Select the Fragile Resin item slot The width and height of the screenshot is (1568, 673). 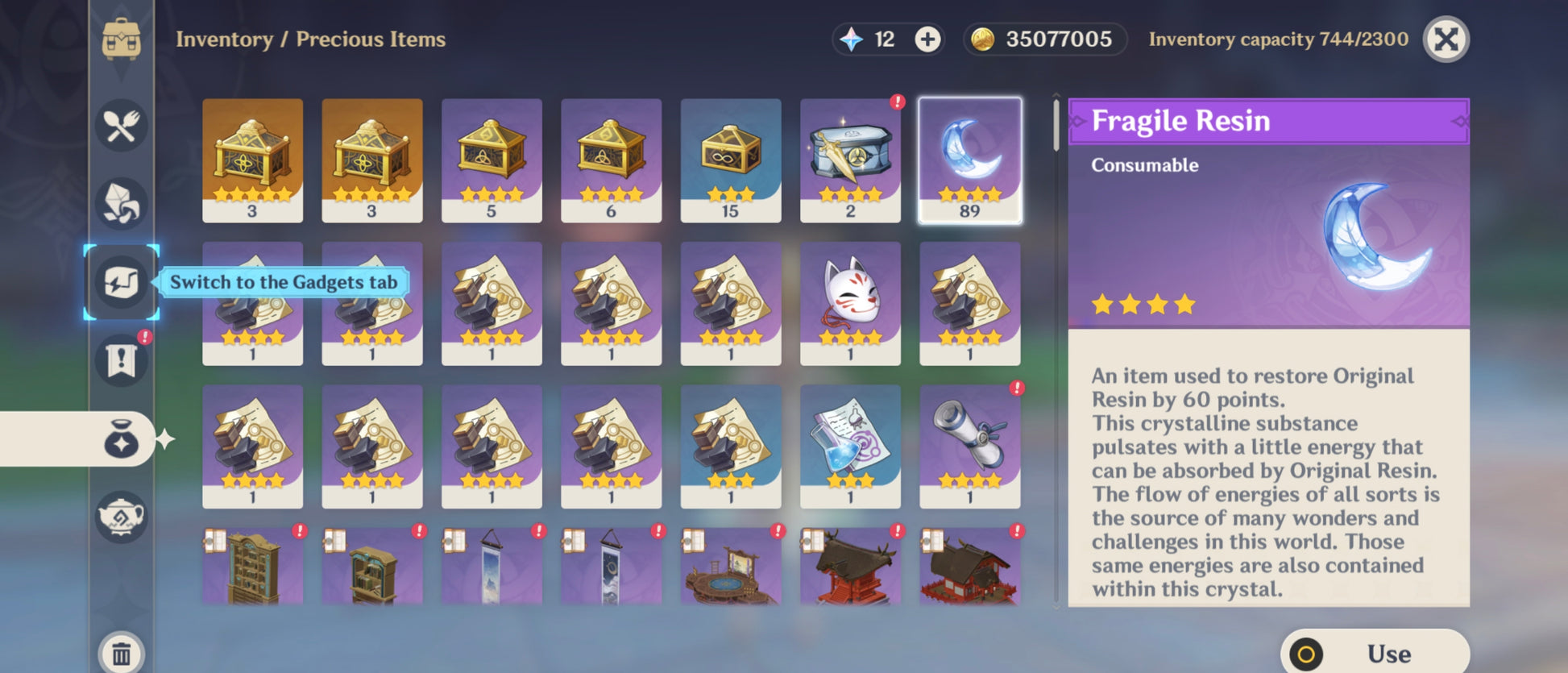(x=969, y=160)
